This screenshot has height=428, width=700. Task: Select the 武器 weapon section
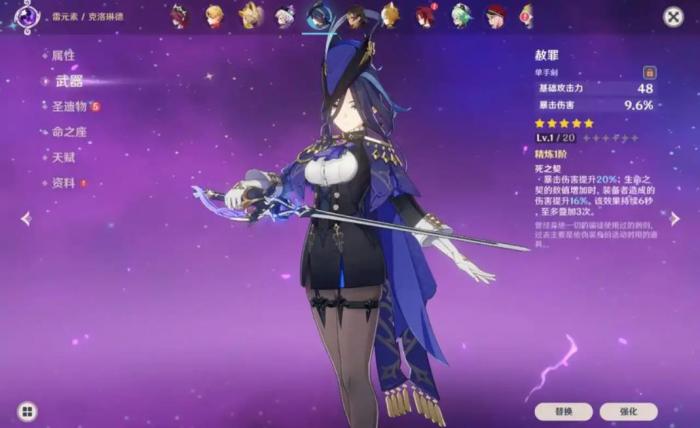pyautogui.click(x=69, y=80)
